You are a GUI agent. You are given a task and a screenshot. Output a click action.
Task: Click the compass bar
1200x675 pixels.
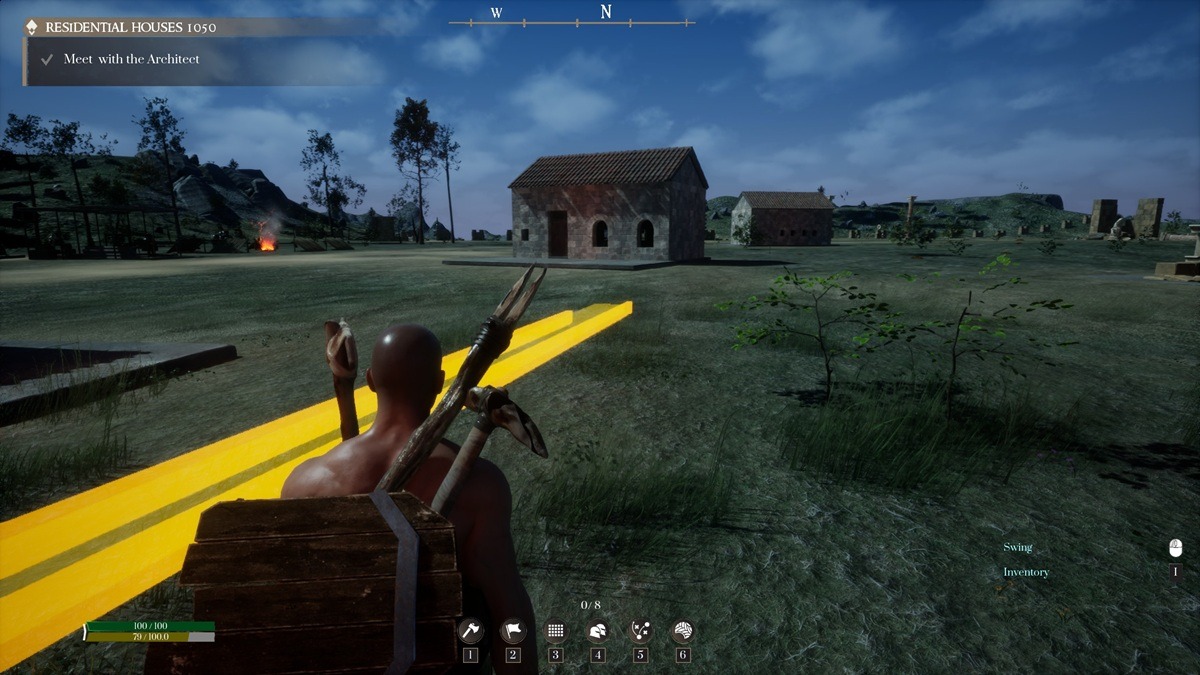click(x=572, y=16)
